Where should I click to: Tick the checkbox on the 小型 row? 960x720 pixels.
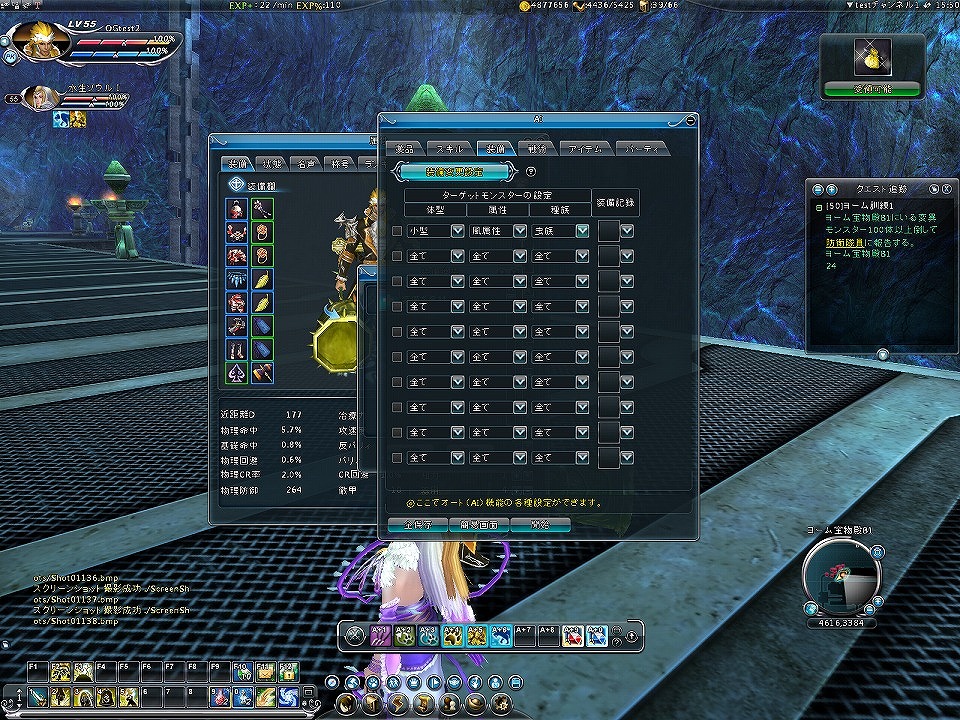click(397, 231)
